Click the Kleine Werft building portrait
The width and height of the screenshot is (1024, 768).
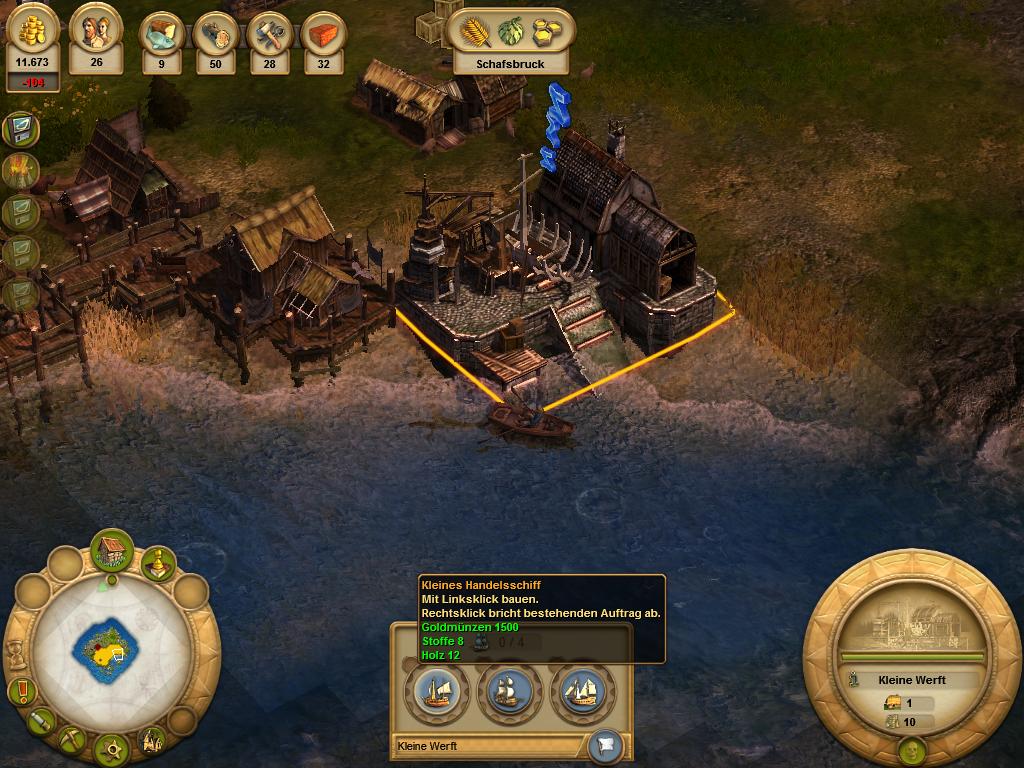[x=910, y=622]
